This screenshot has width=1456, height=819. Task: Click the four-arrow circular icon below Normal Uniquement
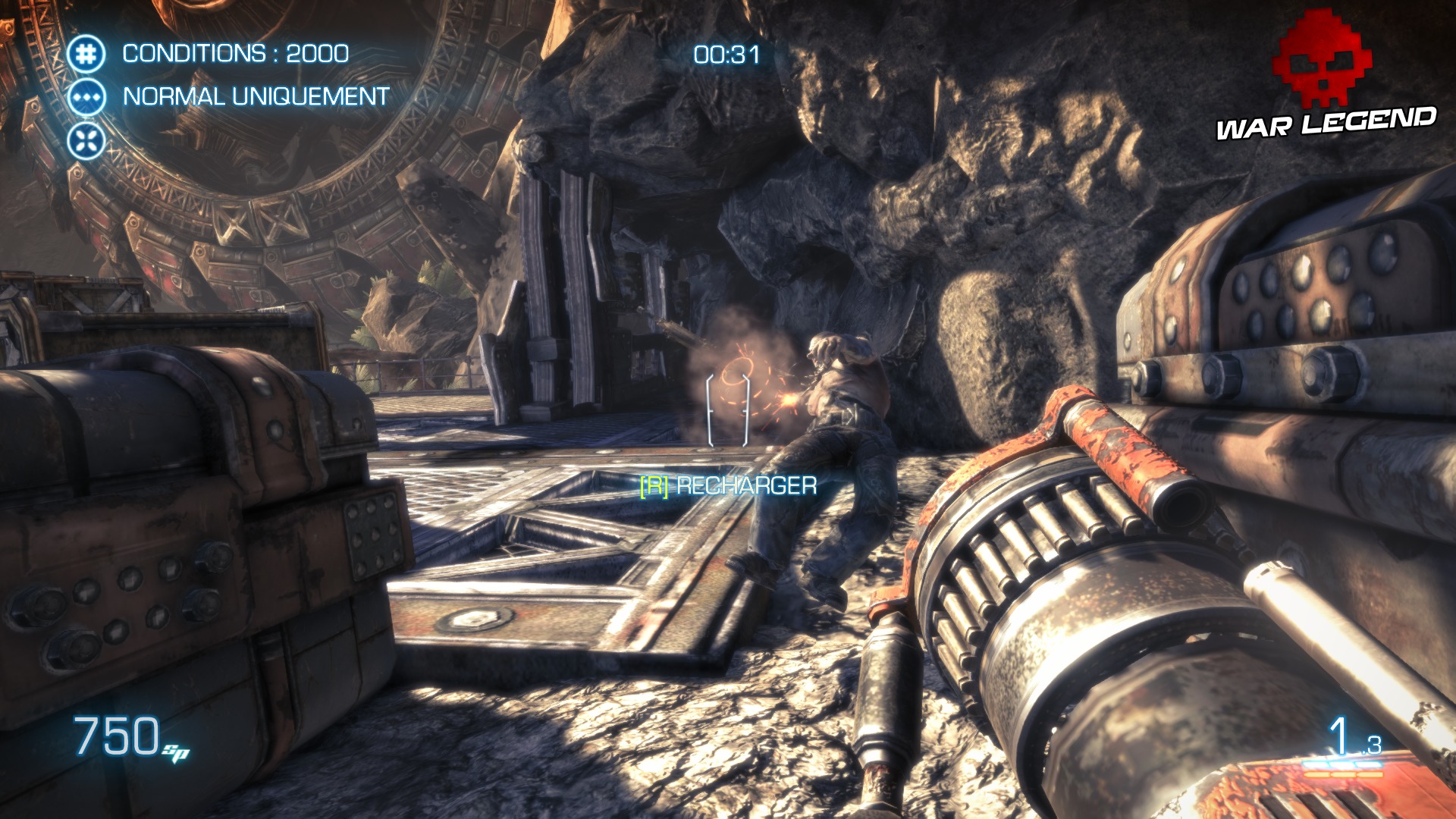(x=86, y=141)
